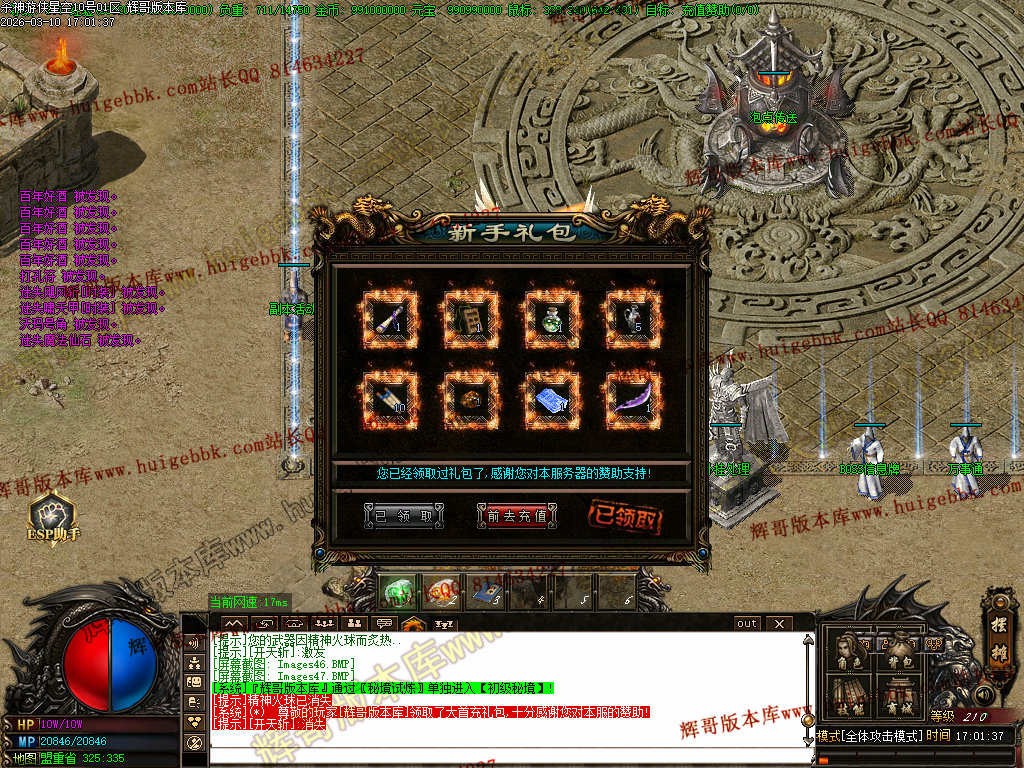Click the chat panel's out button
The image size is (1024, 768).
click(747, 624)
